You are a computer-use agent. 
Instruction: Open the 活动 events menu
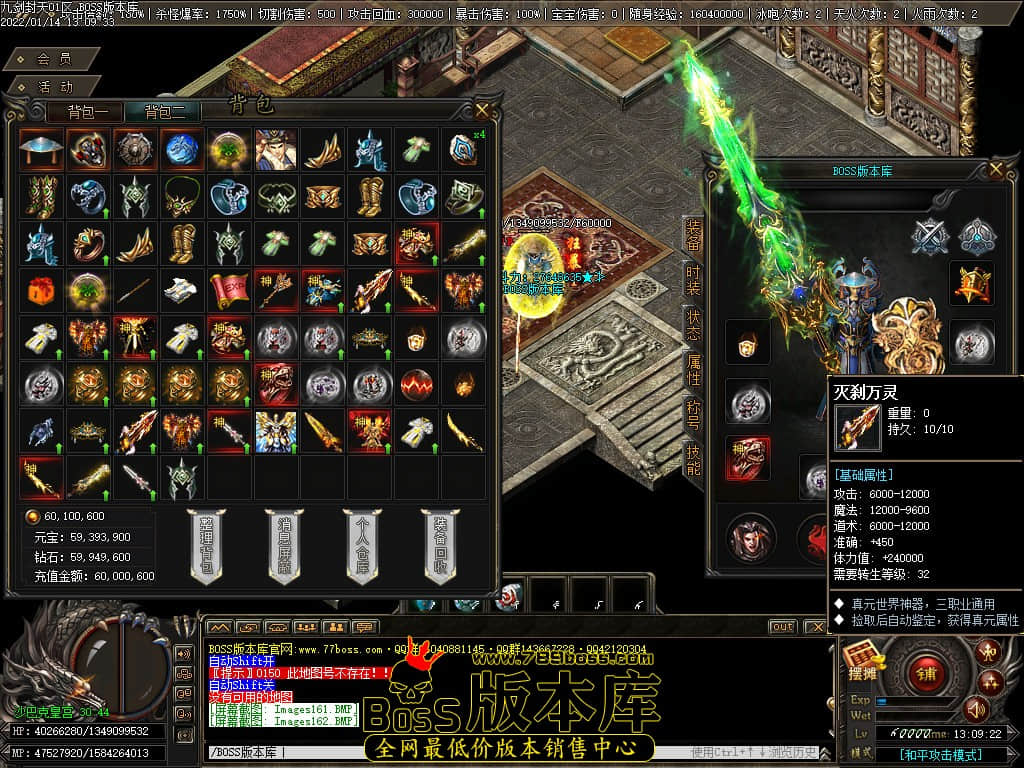(x=54, y=87)
